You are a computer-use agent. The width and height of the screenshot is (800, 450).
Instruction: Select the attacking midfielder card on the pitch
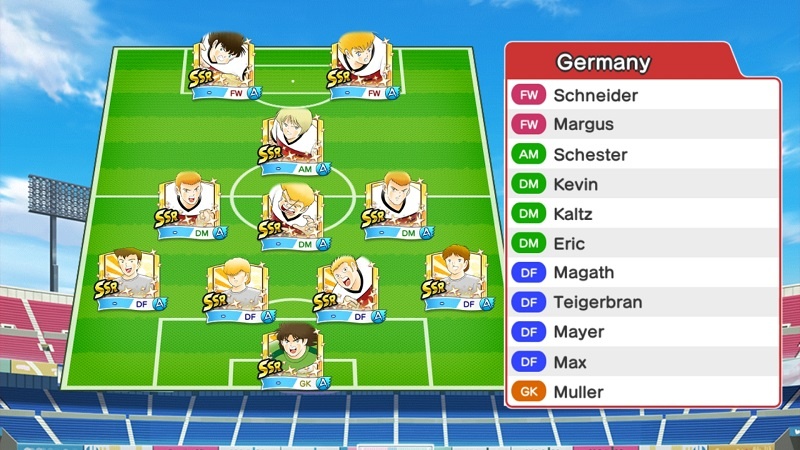click(x=292, y=142)
